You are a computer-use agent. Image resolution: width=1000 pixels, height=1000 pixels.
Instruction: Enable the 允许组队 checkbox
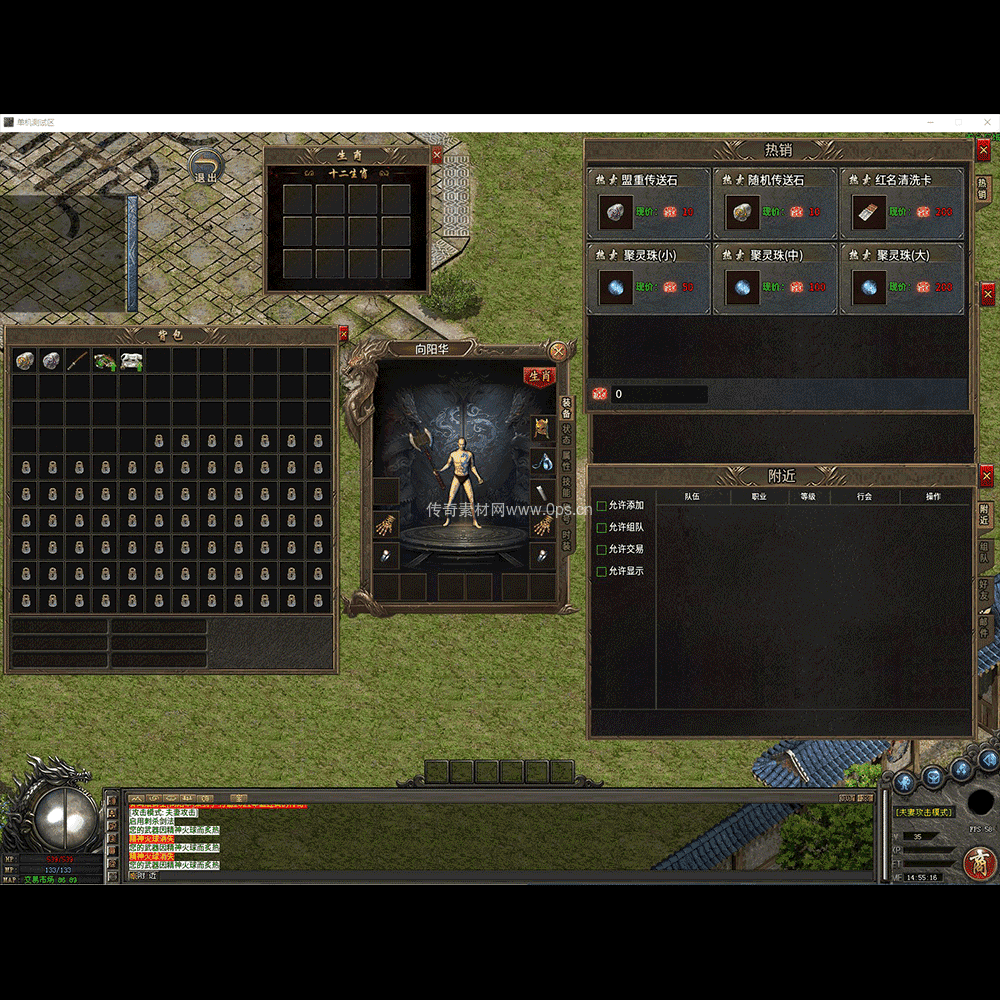click(602, 528)
